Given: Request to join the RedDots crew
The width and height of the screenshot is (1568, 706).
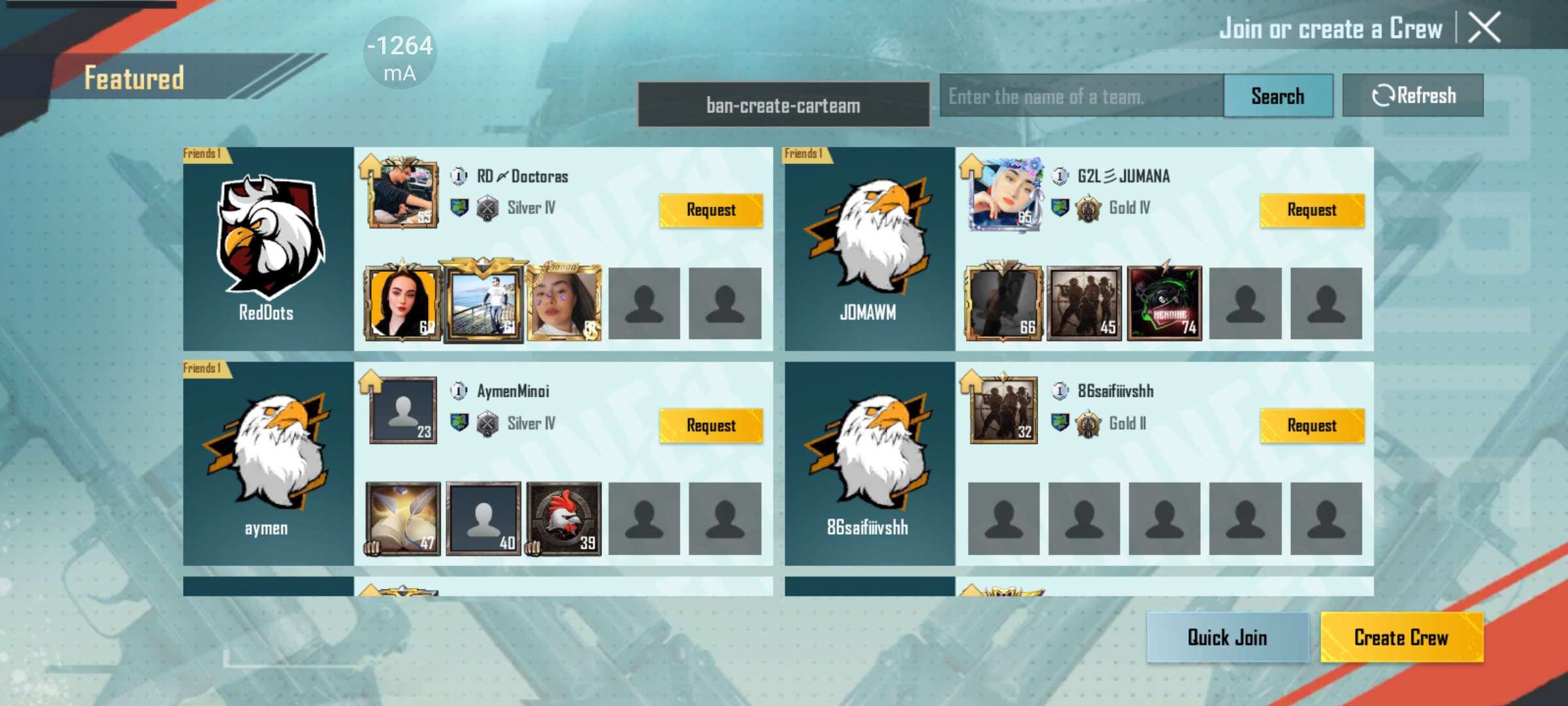Looking at the screenshot, I should (x=711, y=210).
